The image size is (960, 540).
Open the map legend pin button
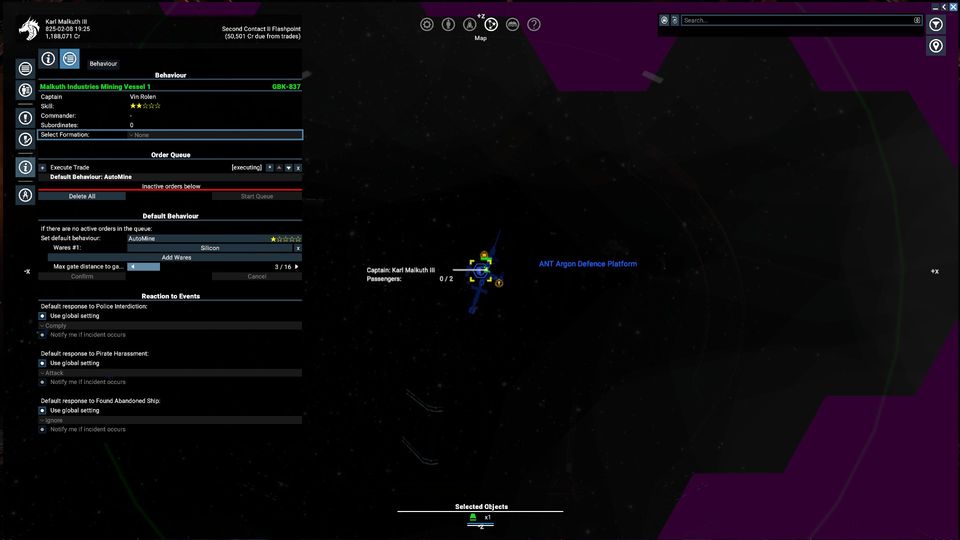936,46
